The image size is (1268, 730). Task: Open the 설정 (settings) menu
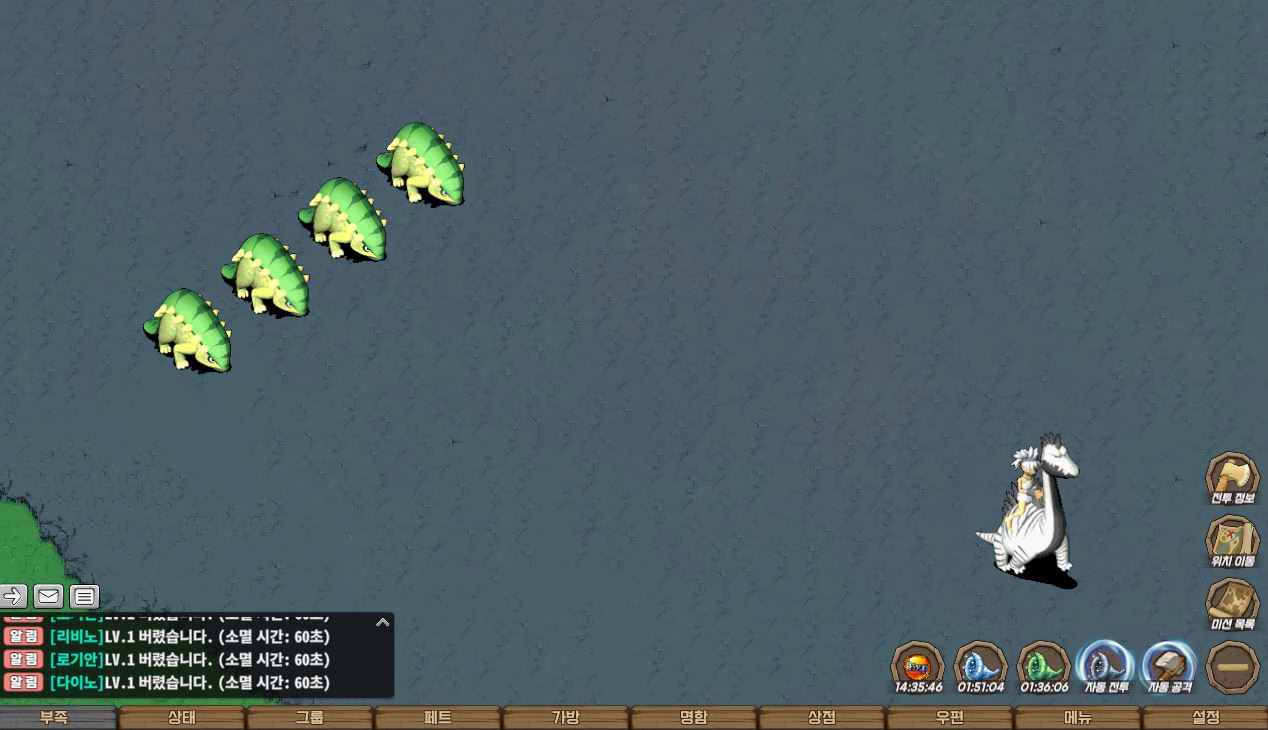tap(1206, 718)
